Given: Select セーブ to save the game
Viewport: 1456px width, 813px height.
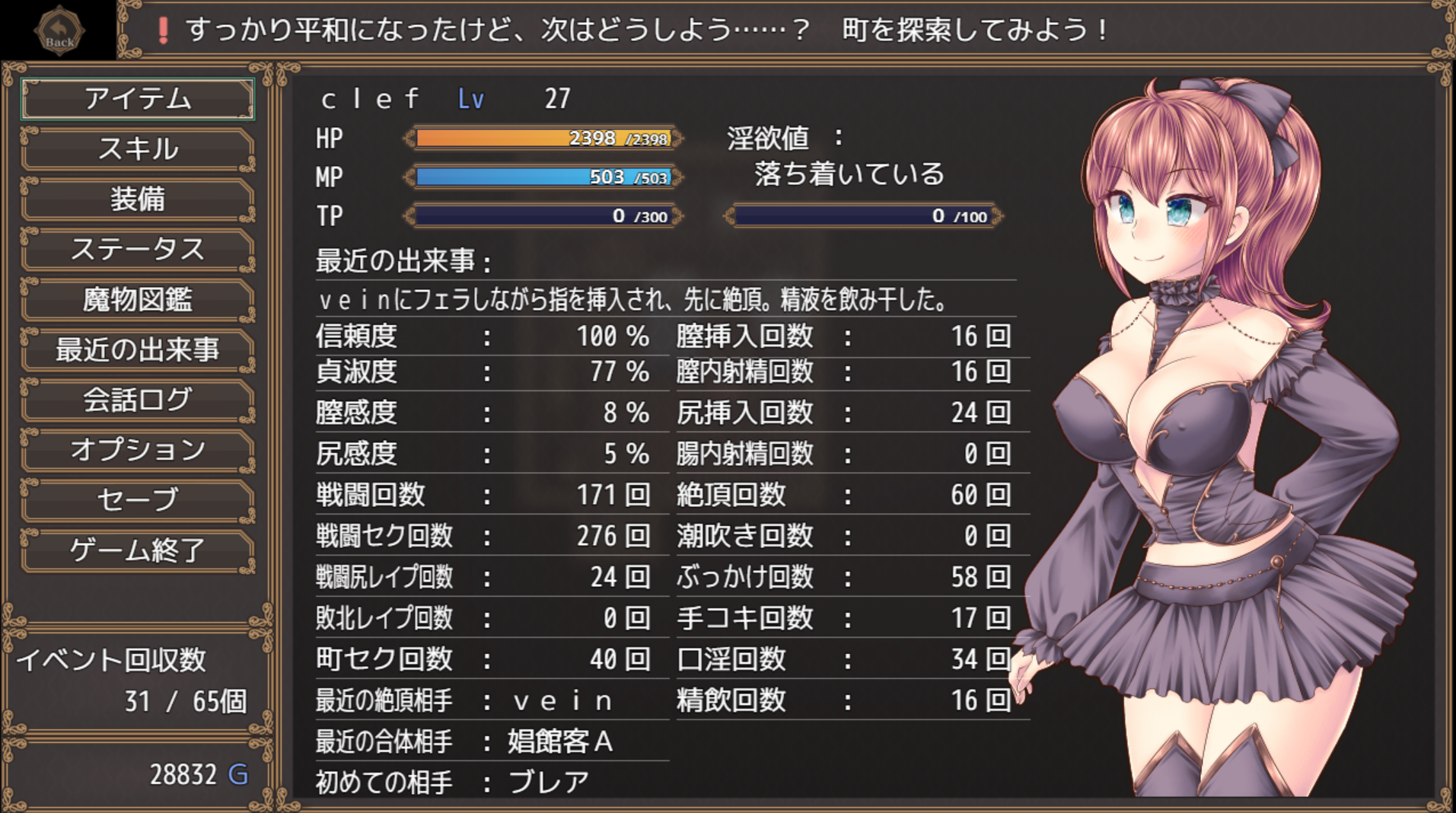Looking at the screenshot, I should pos(138,500).
